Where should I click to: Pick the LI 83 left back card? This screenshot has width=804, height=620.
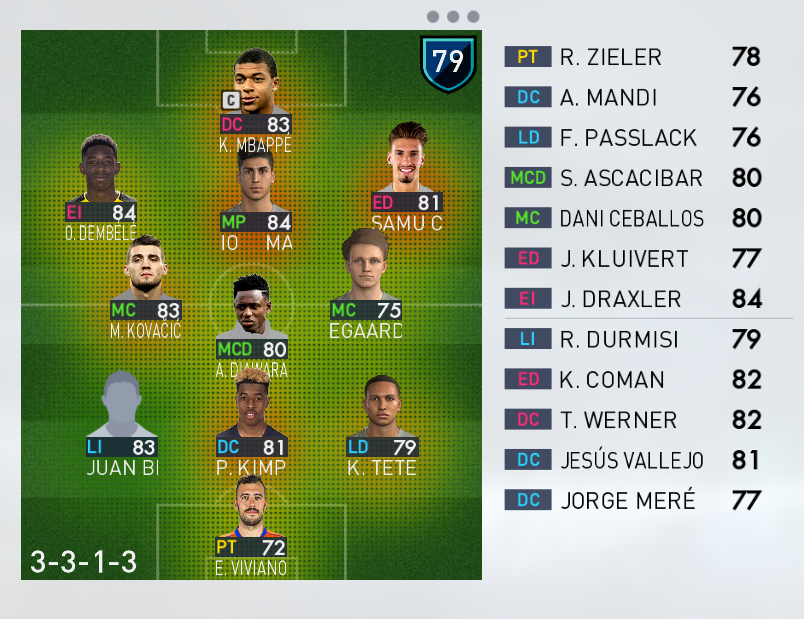click(122, 423)
